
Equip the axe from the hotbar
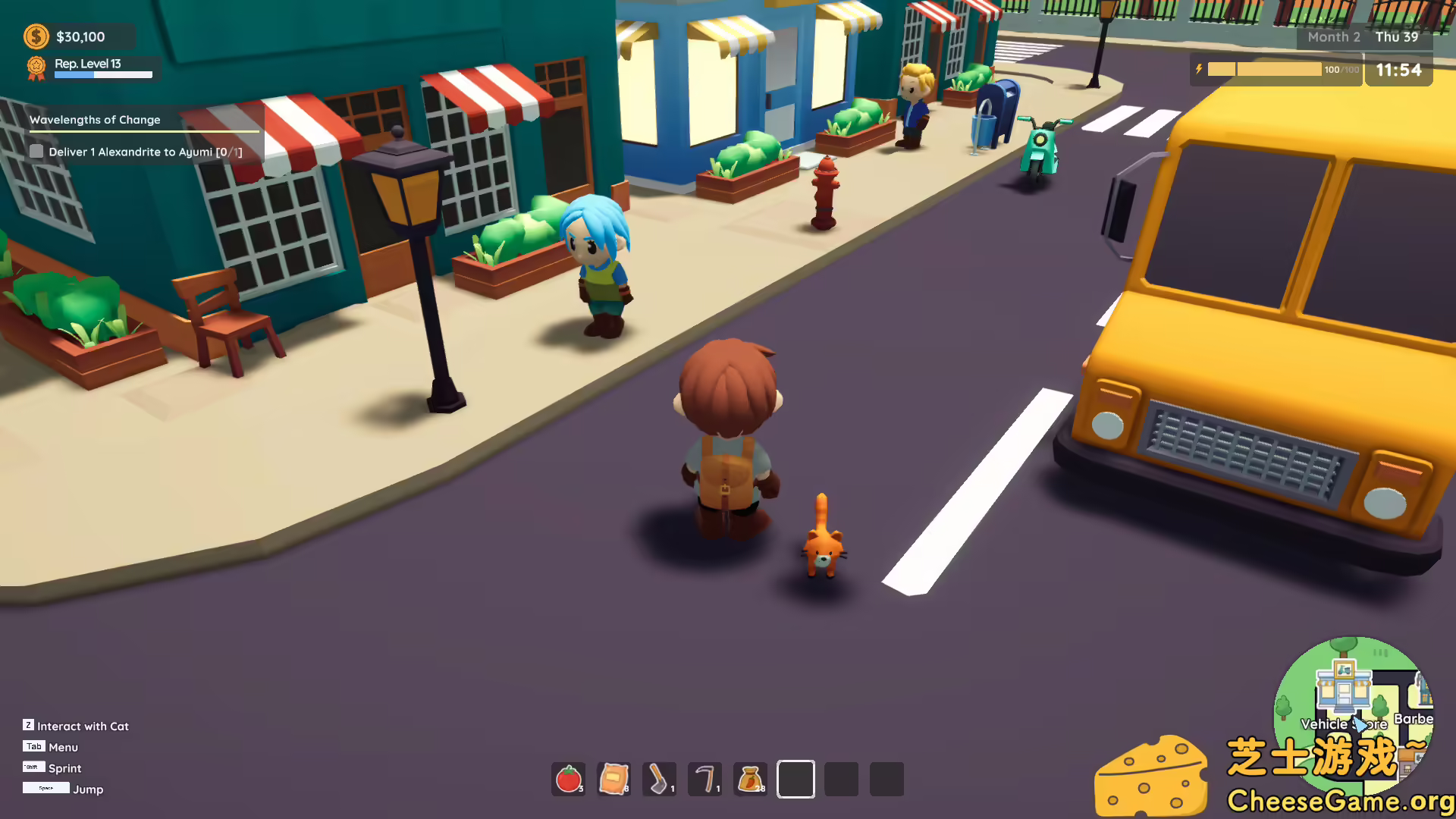pos(658,778)
